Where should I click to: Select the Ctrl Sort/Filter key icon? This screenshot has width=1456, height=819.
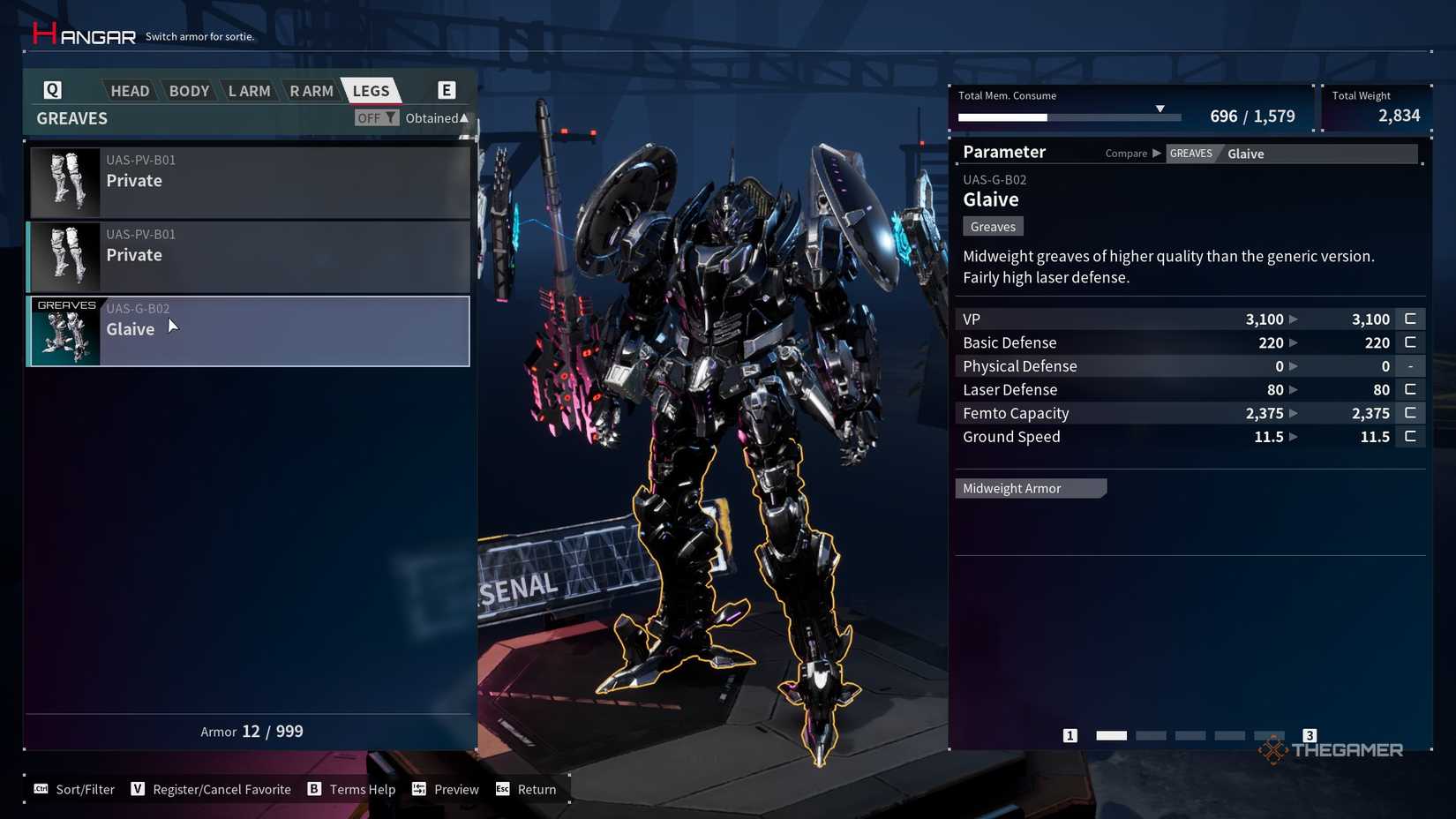tap(41, 789)
